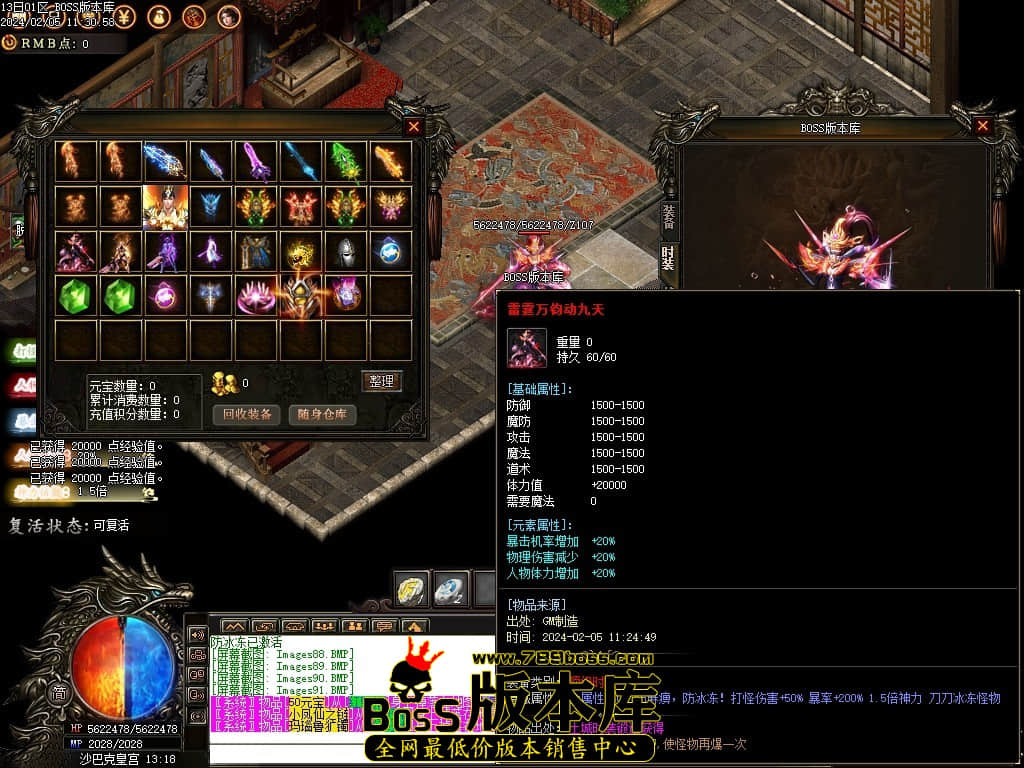Open the 随身仓库 portable warehouse
The width and height of the screenshot is (1024, 768).
(x=322, y=414)
